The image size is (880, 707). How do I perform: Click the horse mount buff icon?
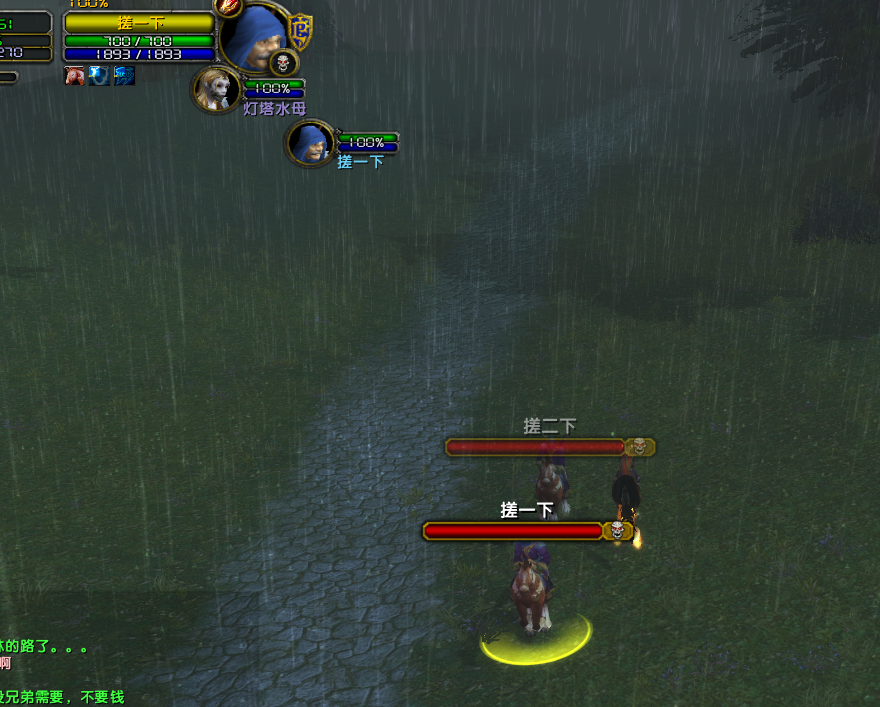click(x=75, y=75)
